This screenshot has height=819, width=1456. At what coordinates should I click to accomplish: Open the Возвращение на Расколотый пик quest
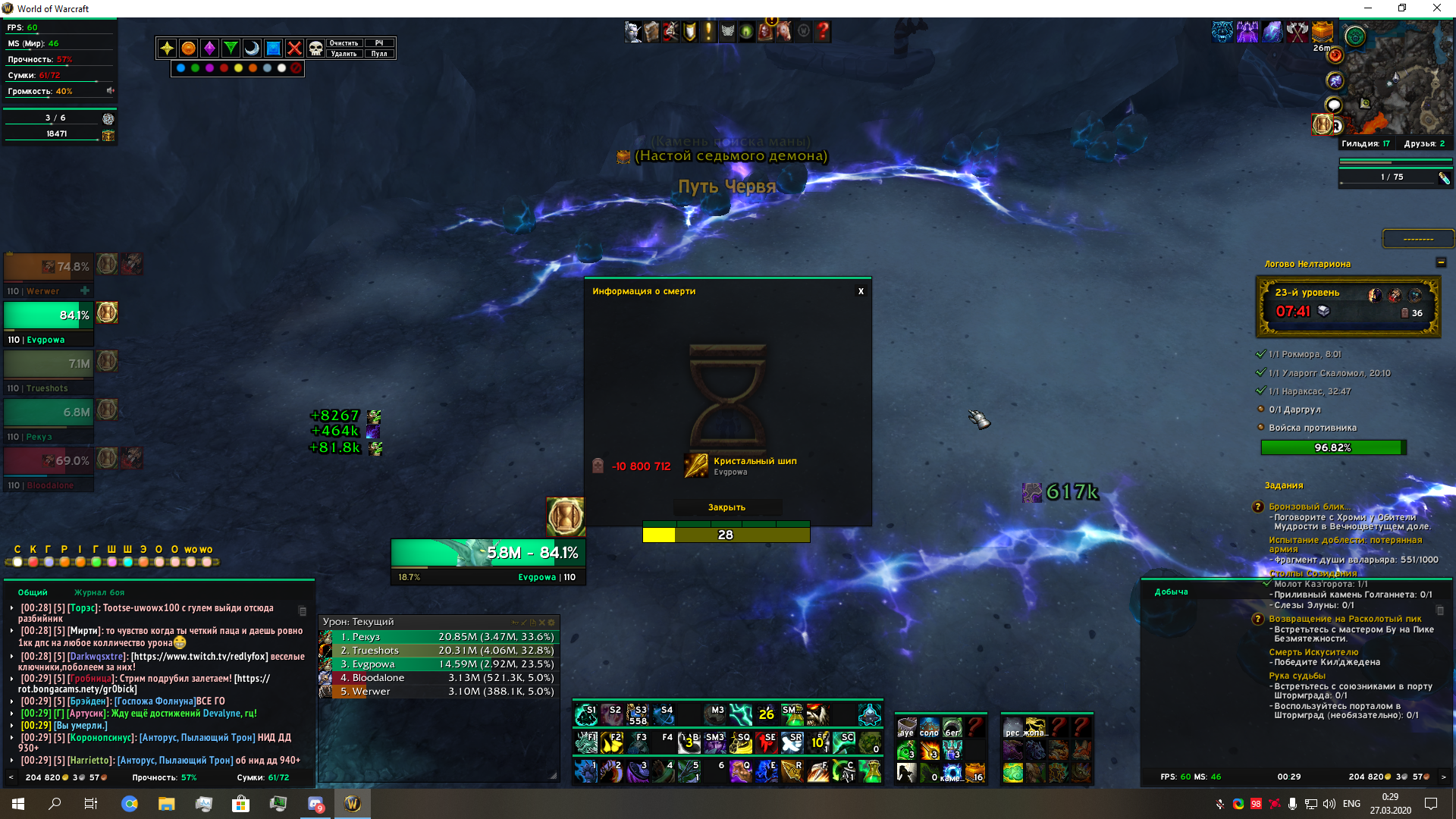[x=1345, y=619]
